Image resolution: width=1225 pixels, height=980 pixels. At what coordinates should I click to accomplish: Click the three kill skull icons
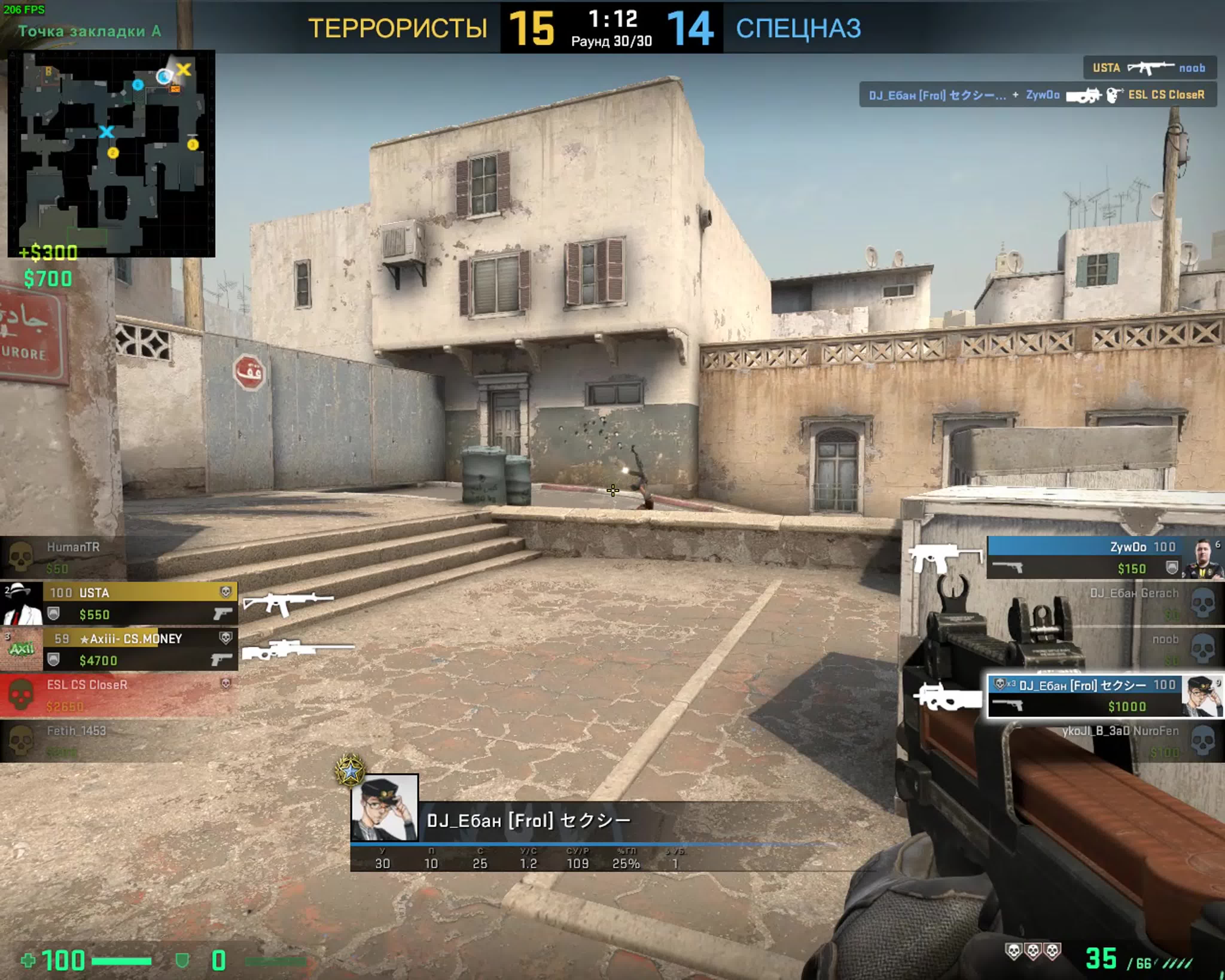coord(1033,951)
